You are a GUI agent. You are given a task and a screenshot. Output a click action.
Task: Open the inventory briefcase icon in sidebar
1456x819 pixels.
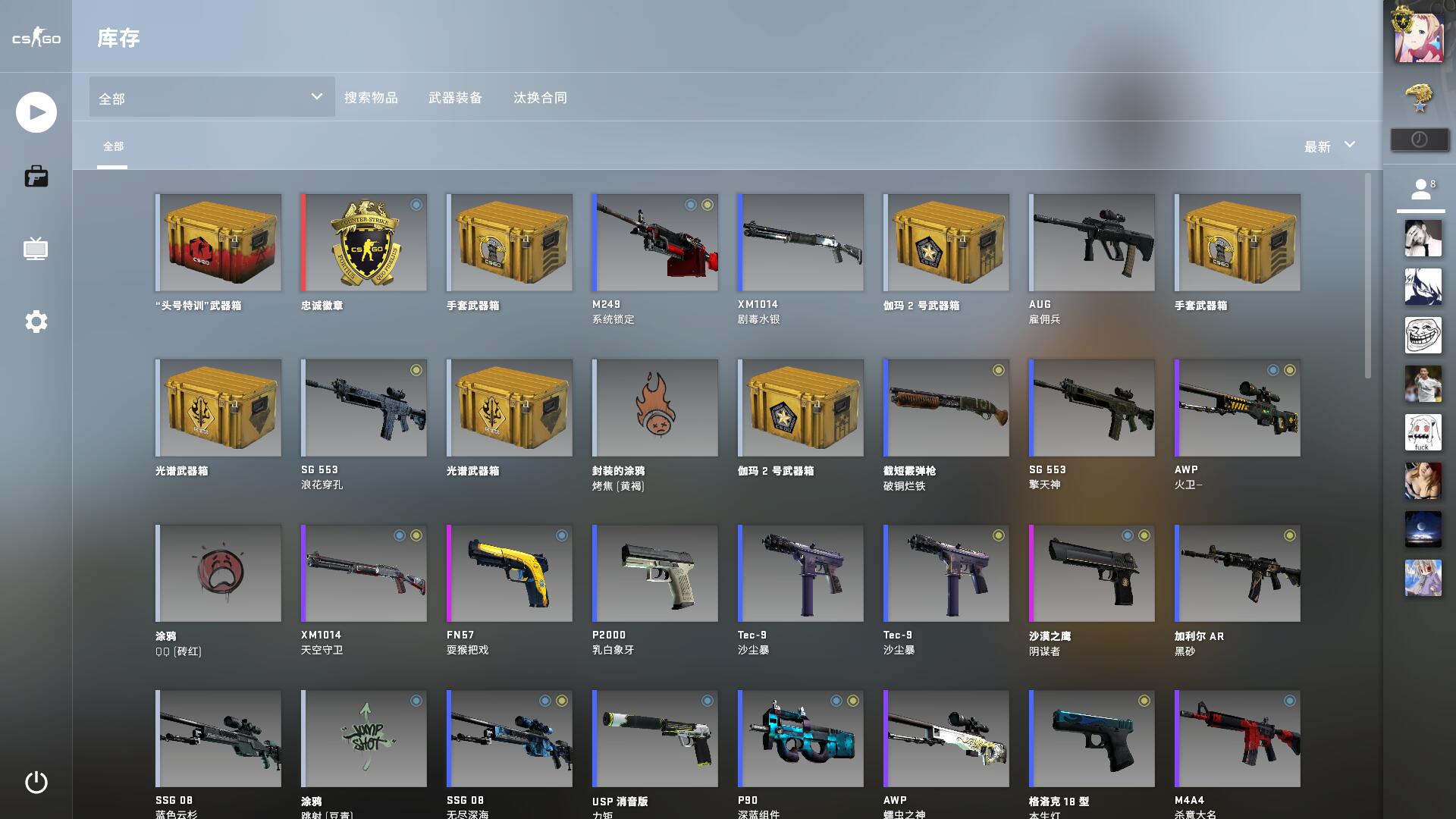[x=35, y=176]
